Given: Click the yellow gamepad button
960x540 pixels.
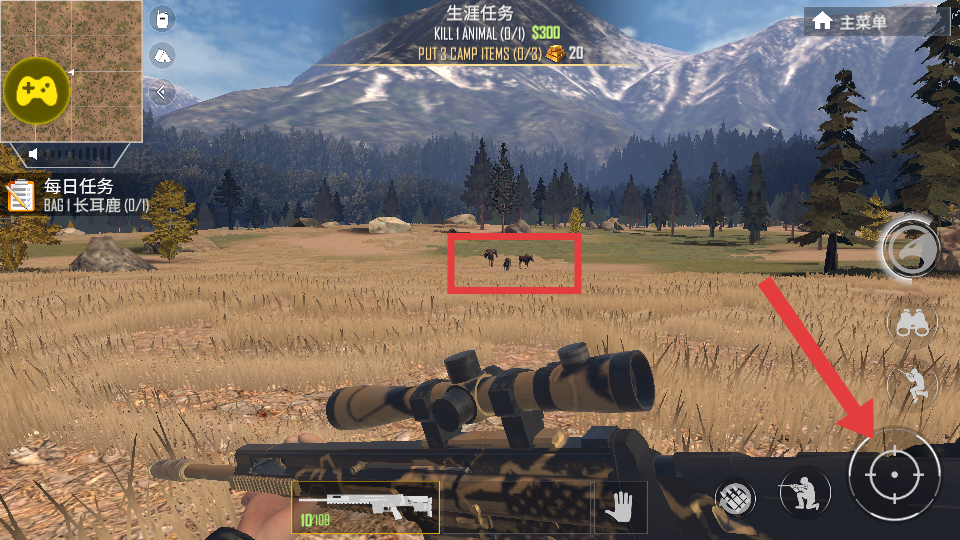Looking at the screenshot, I should 37,91.
